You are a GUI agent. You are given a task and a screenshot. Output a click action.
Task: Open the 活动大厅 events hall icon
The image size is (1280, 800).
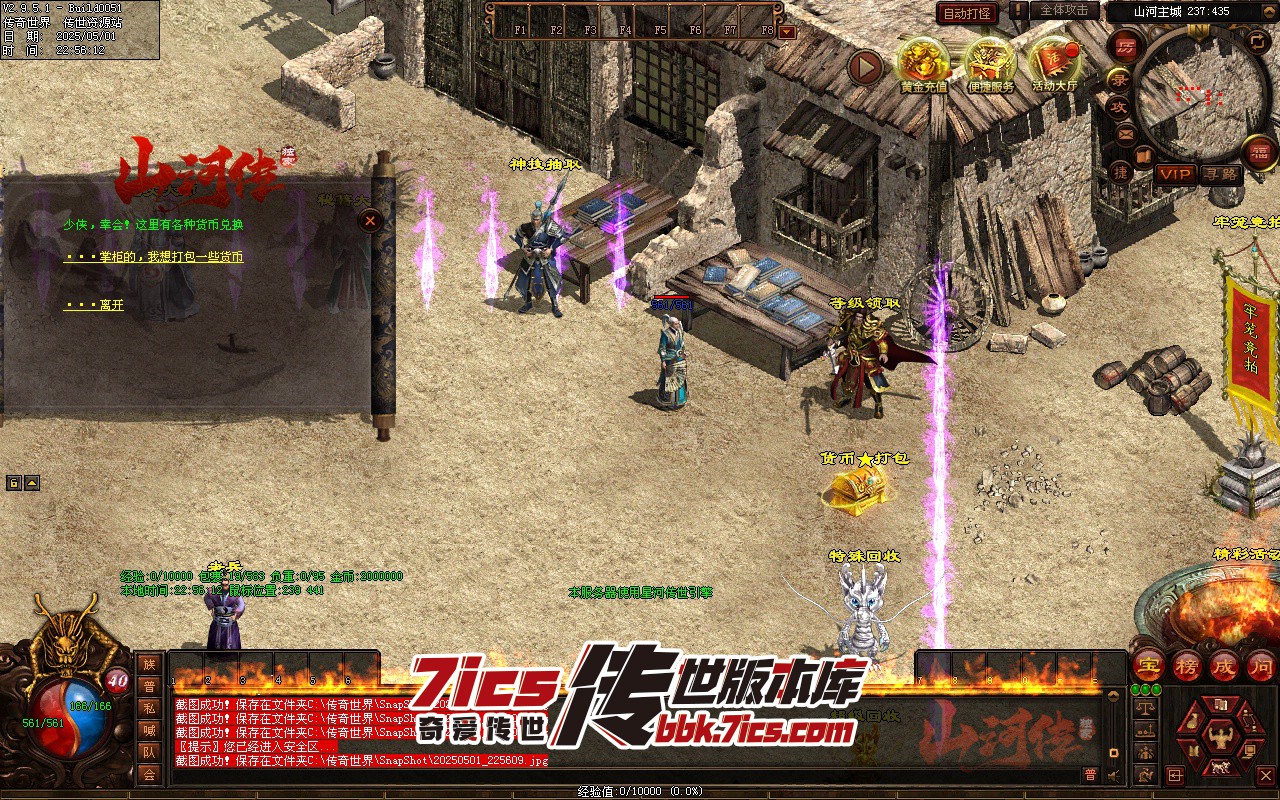tap(1054, 63)
